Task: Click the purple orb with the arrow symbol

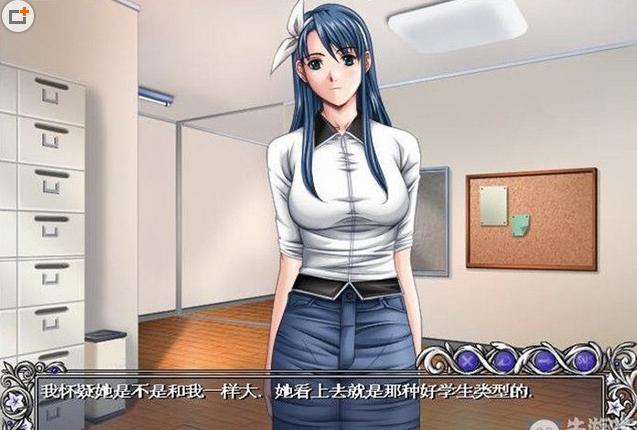Action: pyautogui.click(x=506, y=359)
